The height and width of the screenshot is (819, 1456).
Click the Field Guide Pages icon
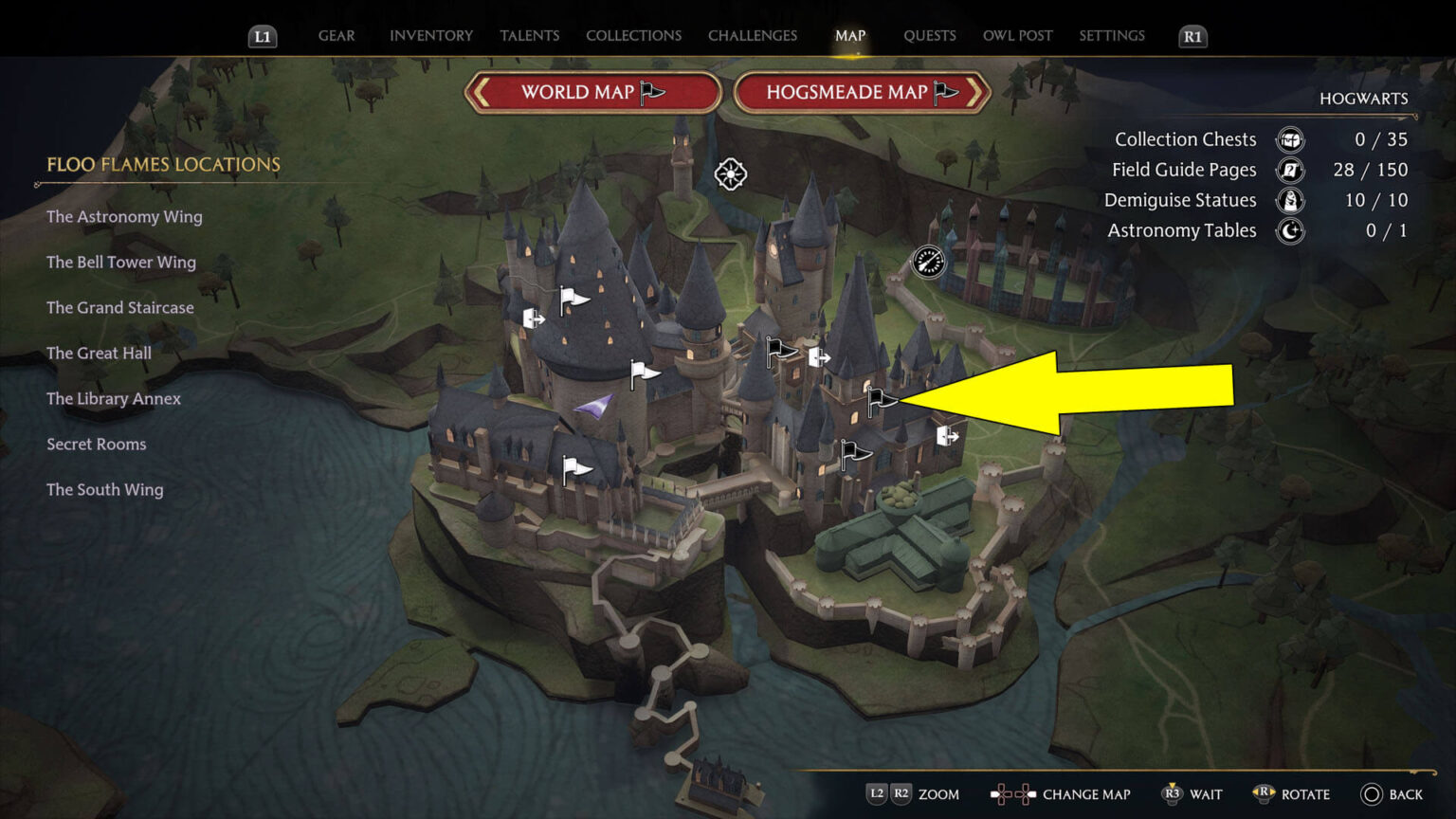tap(1289, 170)
